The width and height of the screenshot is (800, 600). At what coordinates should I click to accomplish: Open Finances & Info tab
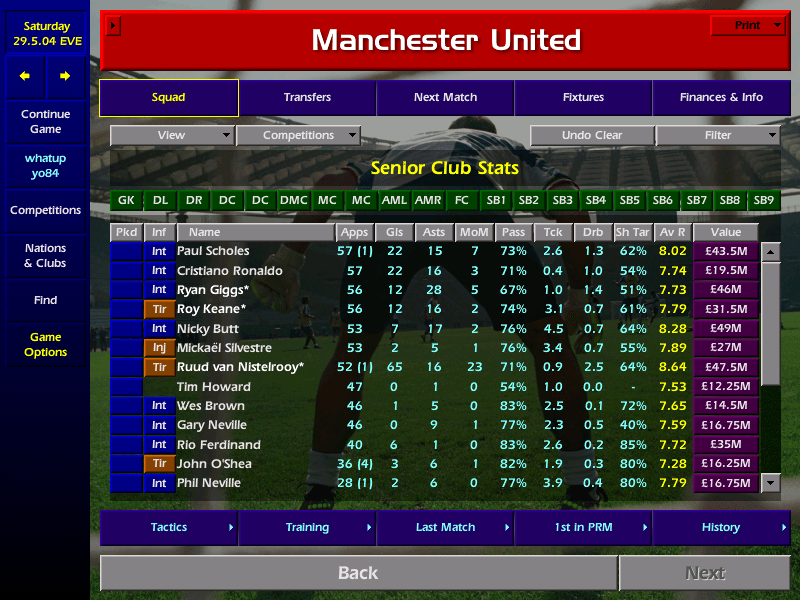[721, 98]
